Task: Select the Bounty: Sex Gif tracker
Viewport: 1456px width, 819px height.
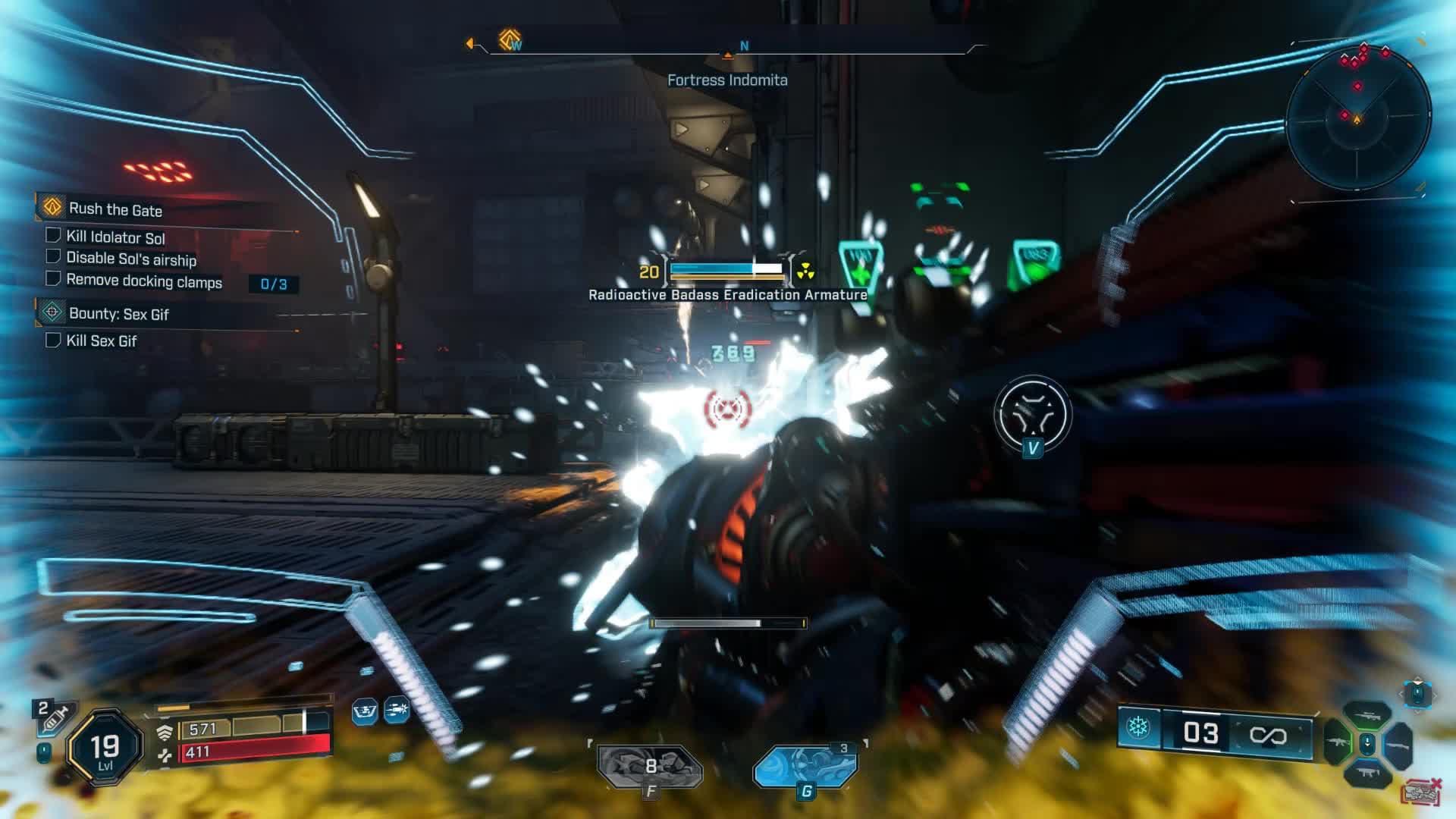Action: [x=118, y=313]
